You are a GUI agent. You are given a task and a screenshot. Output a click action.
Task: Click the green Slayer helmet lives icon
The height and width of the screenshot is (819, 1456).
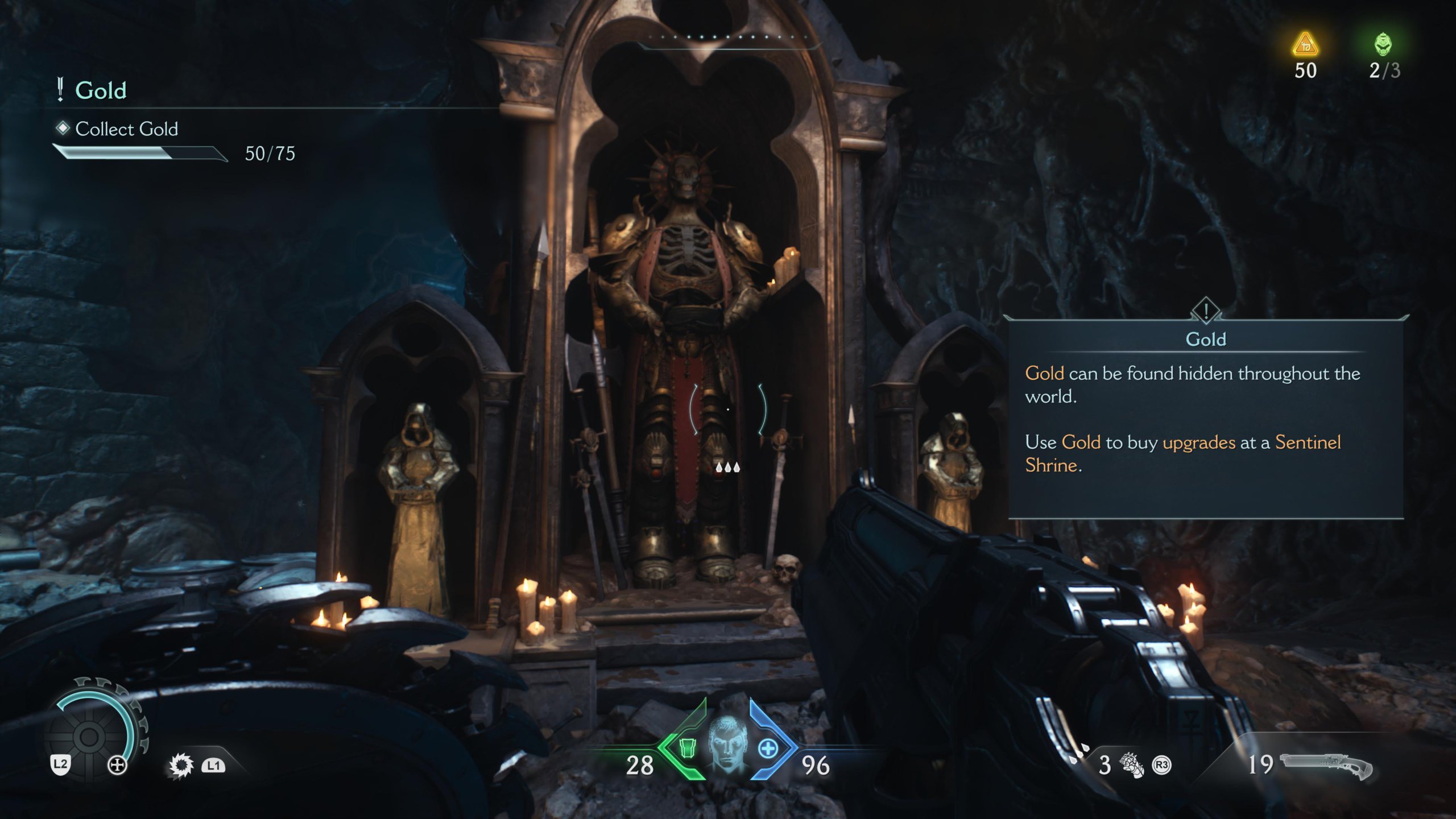[1383, 44]
